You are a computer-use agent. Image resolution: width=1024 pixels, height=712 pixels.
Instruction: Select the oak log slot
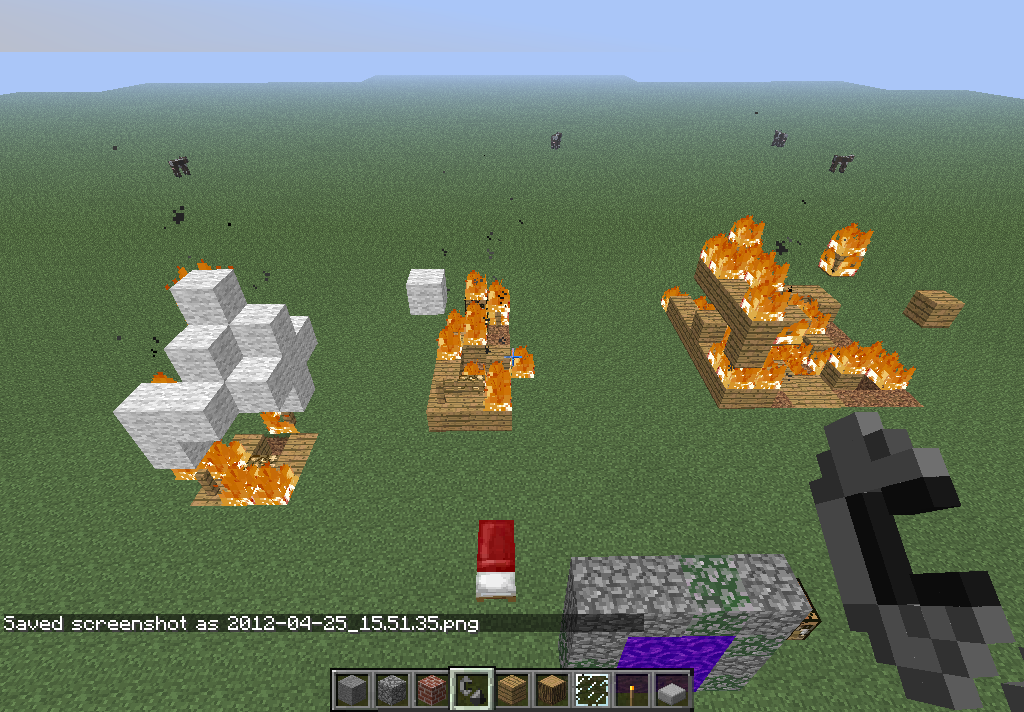[551, 689]
